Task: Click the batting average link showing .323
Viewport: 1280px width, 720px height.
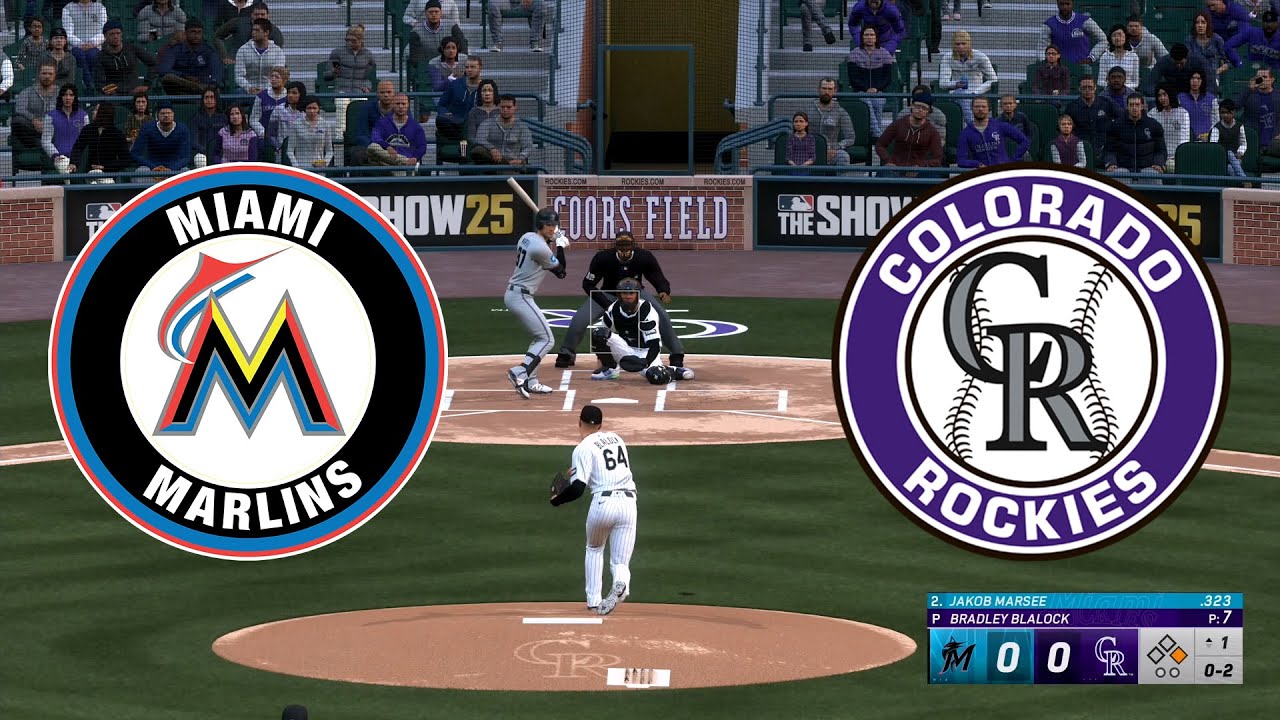Action: point(1218,600)
